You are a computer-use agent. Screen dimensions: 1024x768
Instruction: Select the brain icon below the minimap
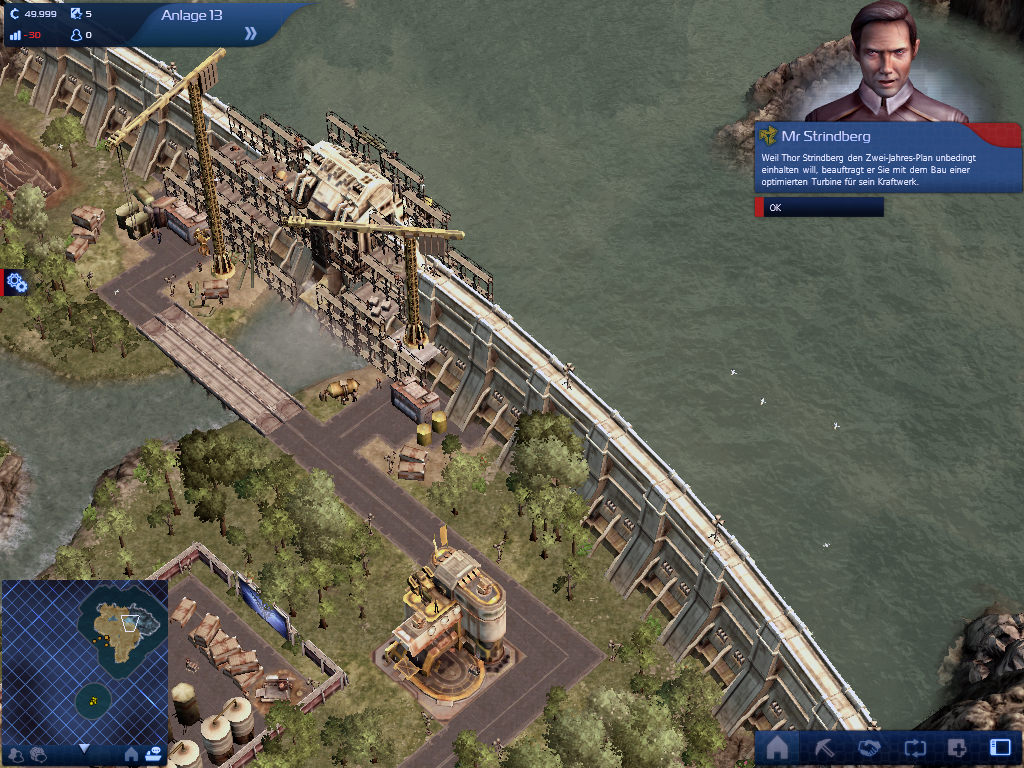(38, 754)
